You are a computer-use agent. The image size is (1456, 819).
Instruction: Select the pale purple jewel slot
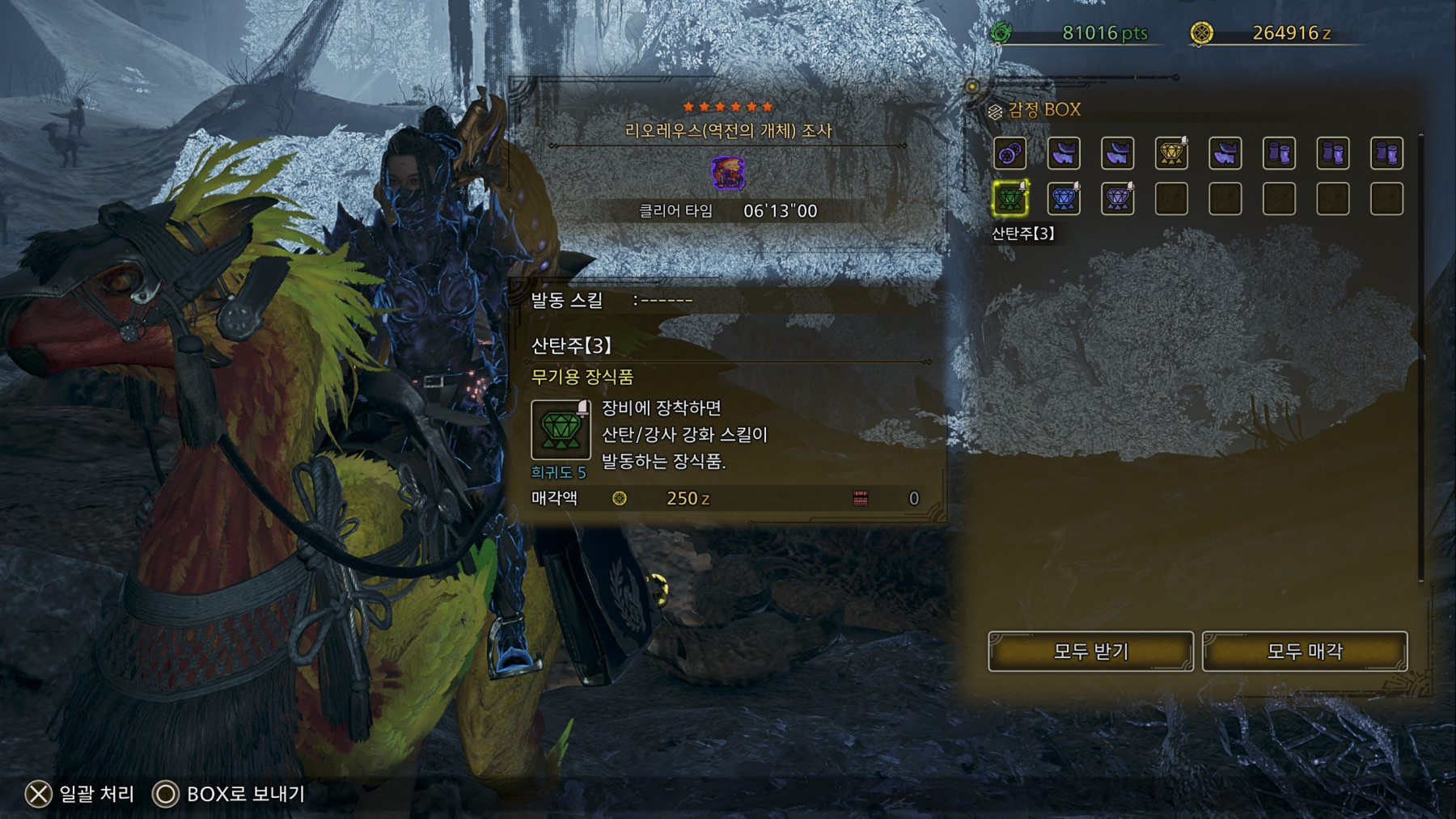coord(1117,199)
